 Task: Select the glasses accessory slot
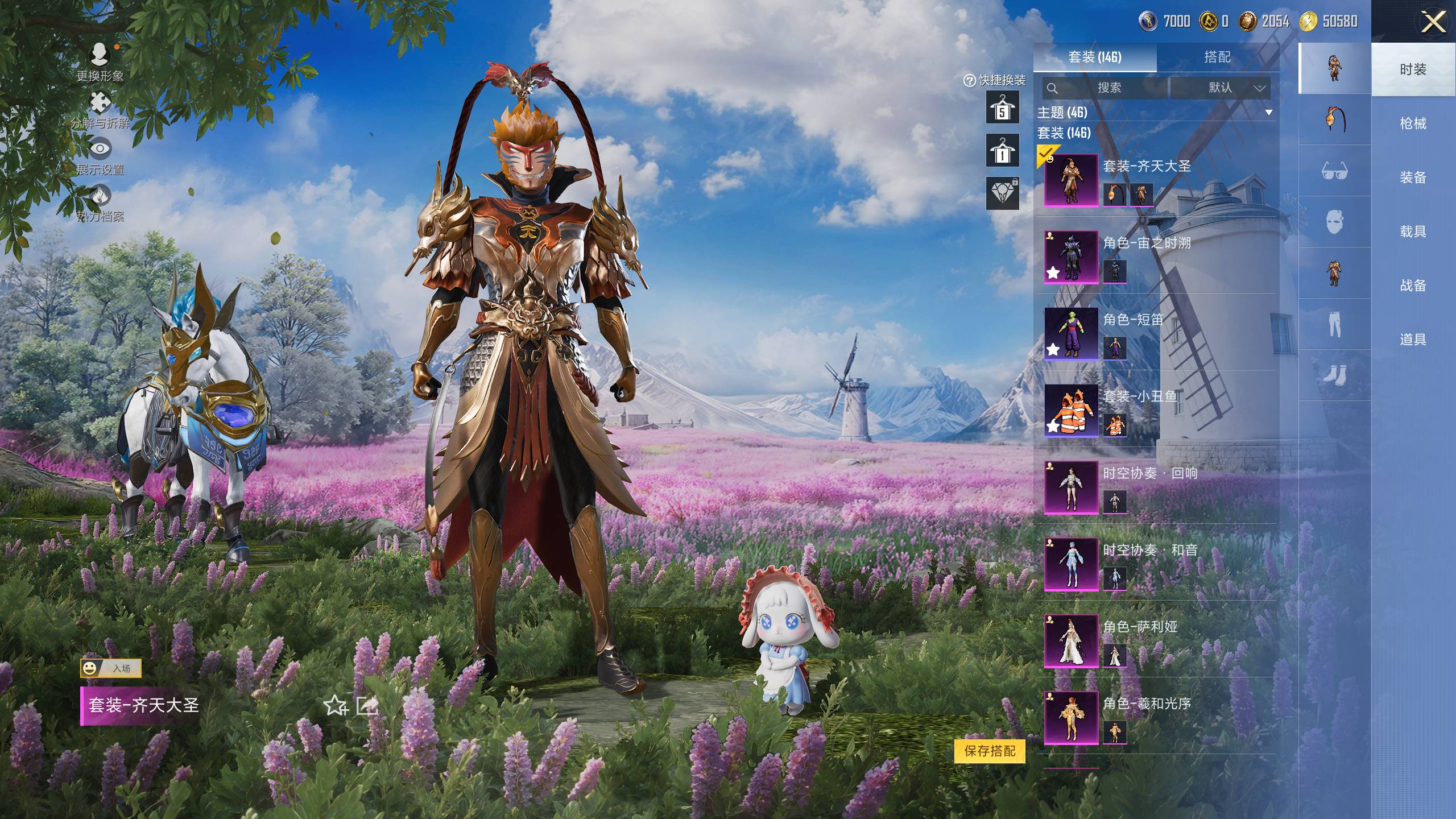point(1334,171)
